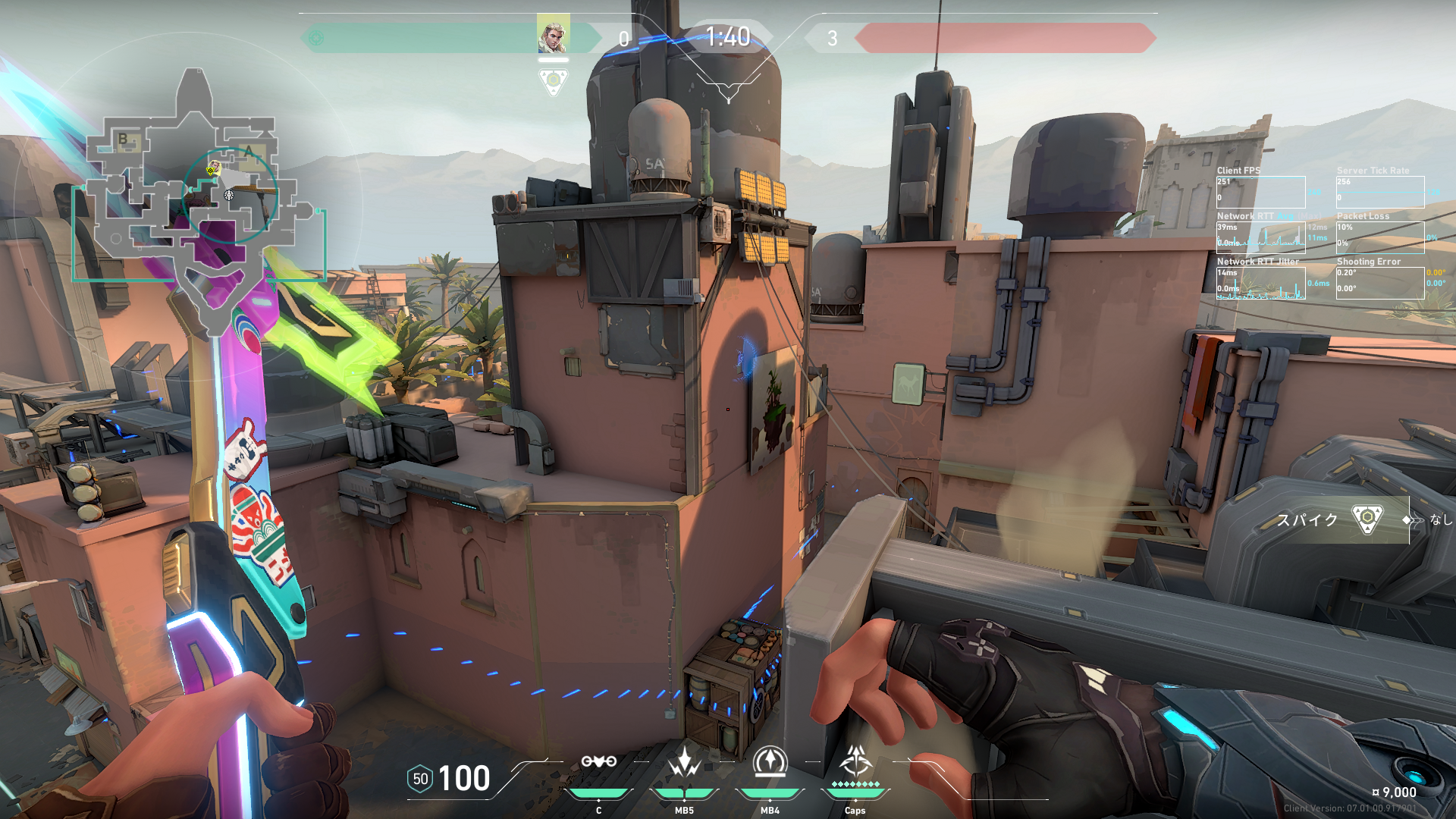The image size is (1456, 819).
Task: Click the B site marker on minimap
Action: [x=124, y=139]
